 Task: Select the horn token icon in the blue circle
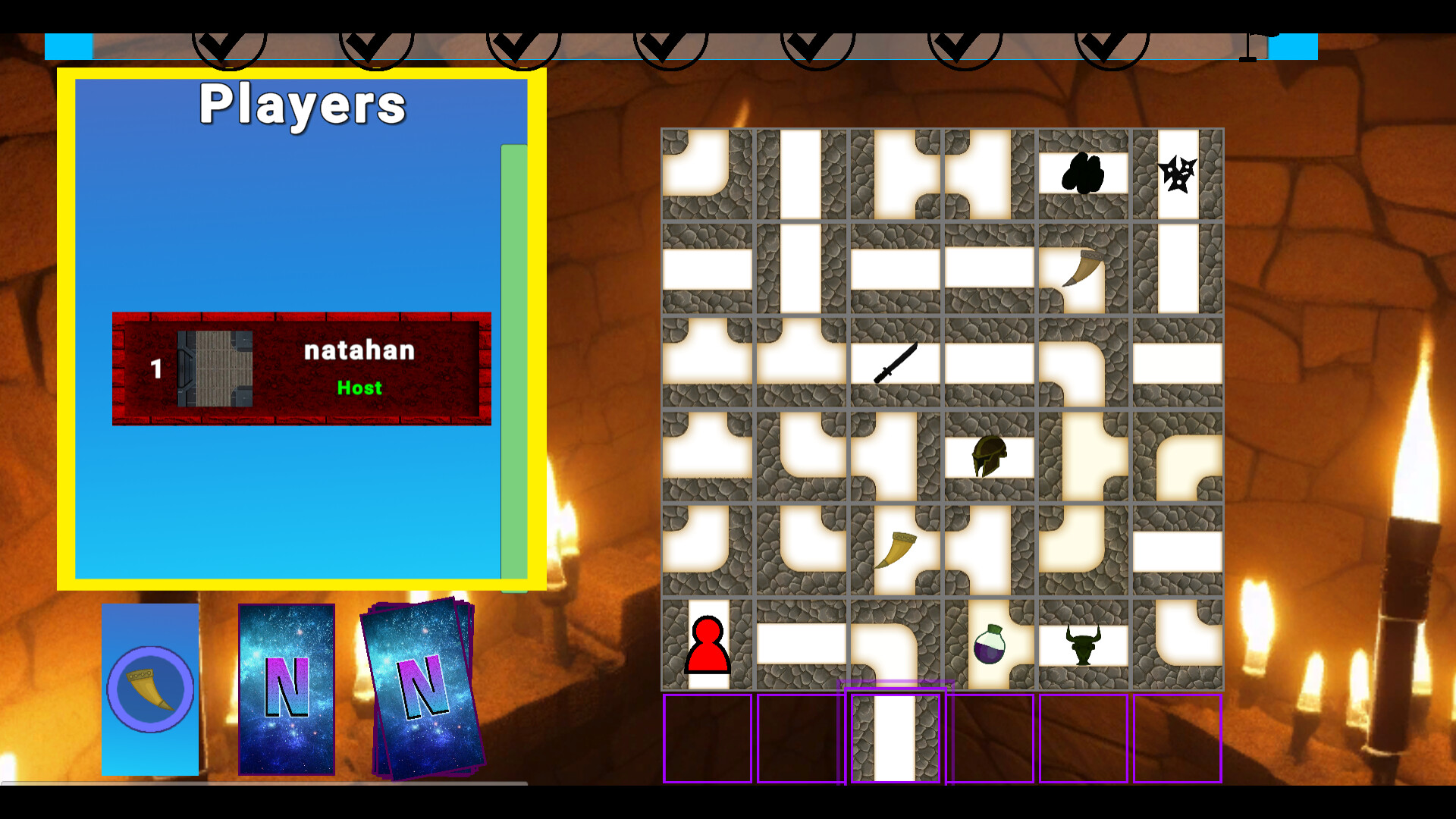pyautogui.click(x=149, y=689)
